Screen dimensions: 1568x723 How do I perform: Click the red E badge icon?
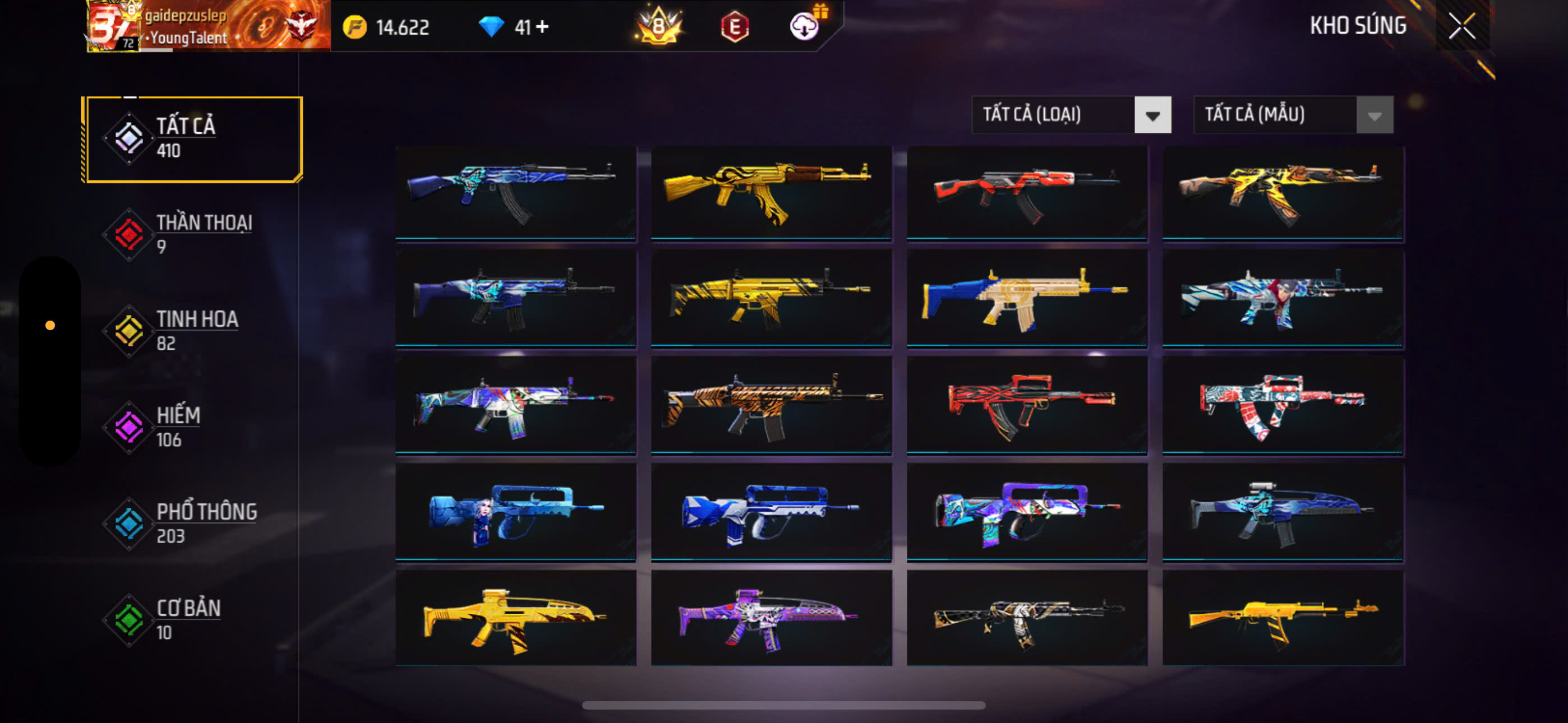click(735, 27)
